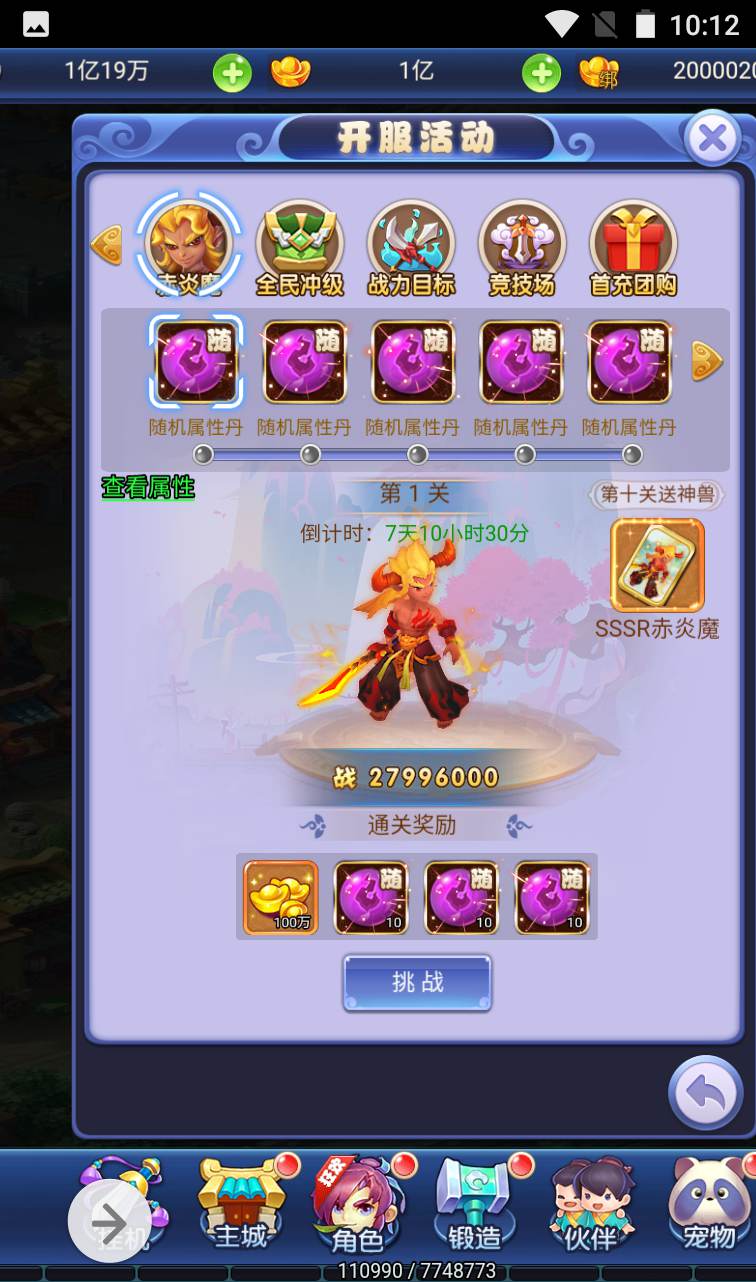Select the SSSR赤炎魔 reward card
The image size is (756, 1282).
(657, 565)
